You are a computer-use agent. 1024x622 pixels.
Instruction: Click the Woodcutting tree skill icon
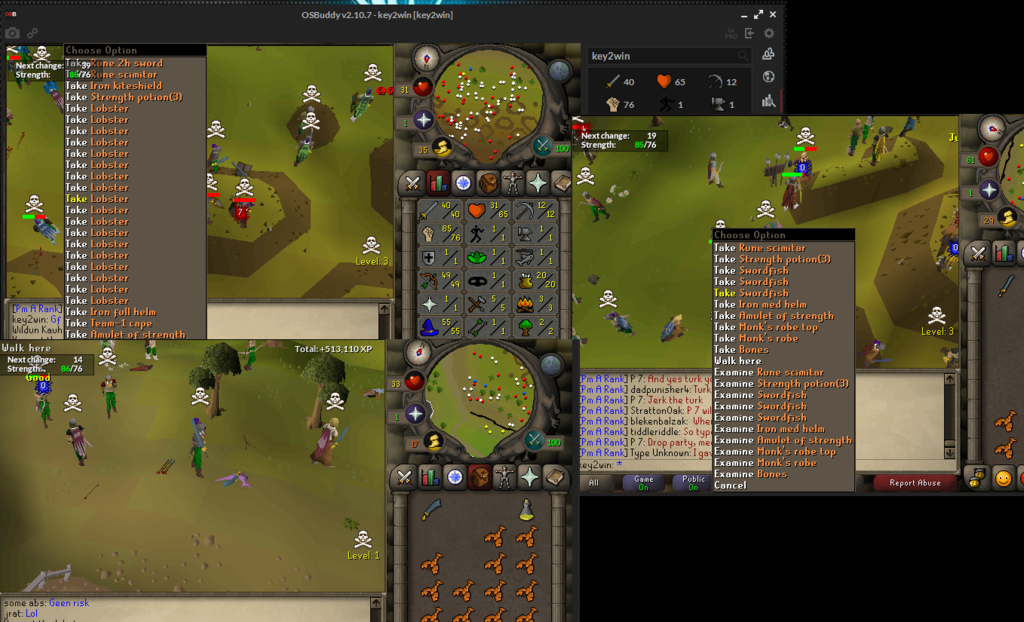point(525,326)
